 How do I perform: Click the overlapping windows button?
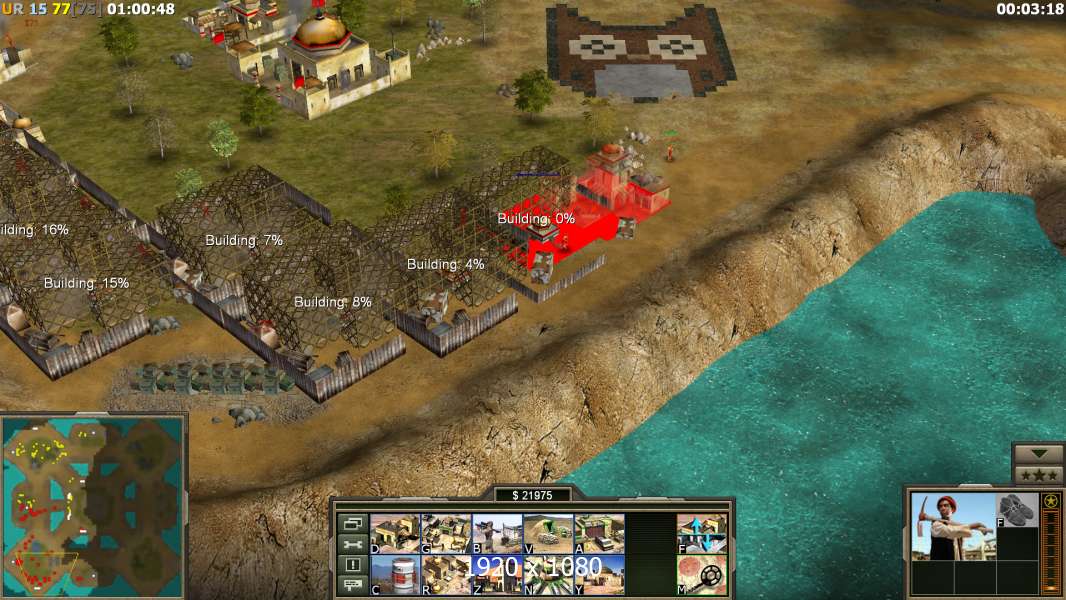352,523
